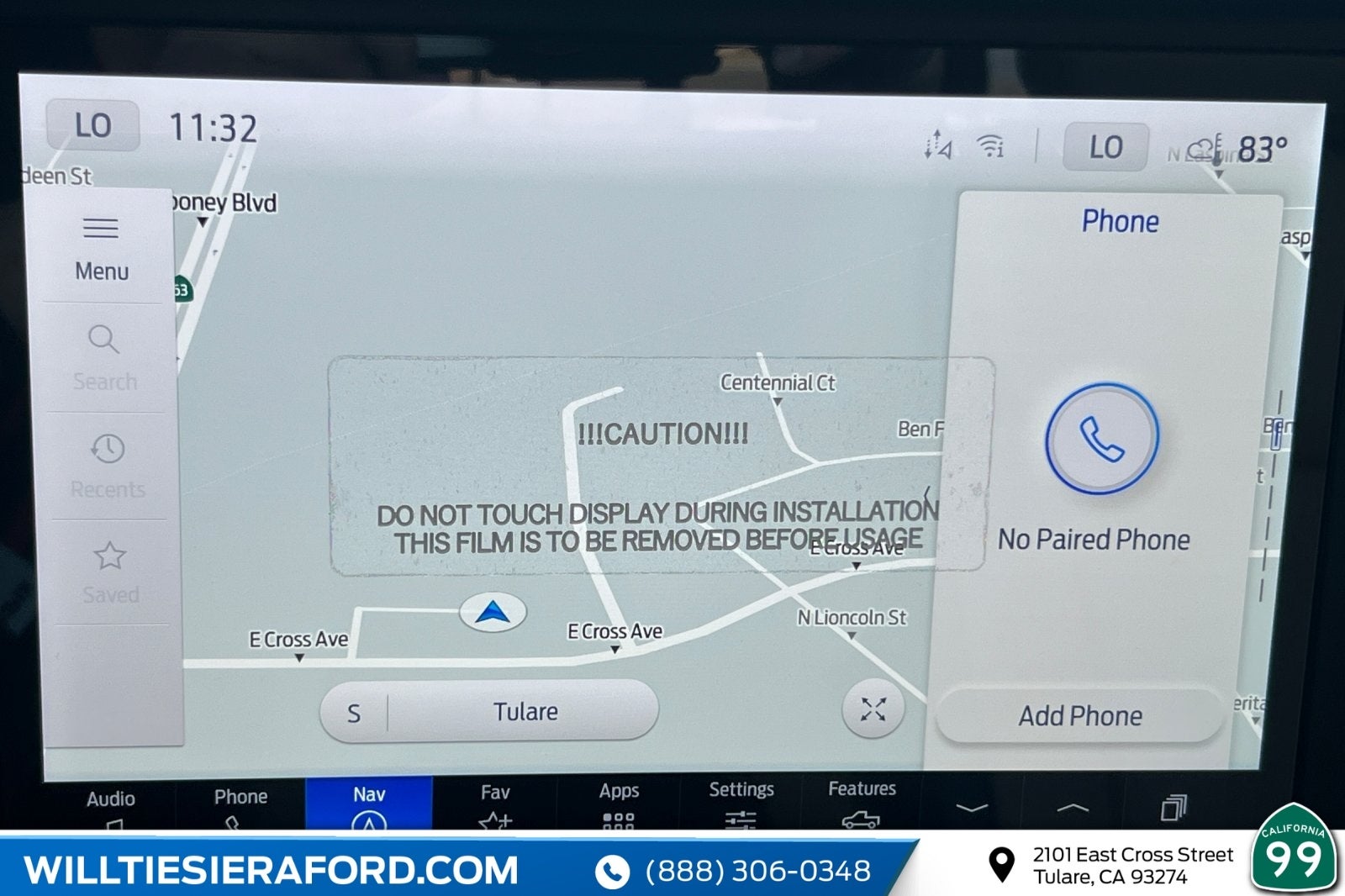
Task: Open the map Search
Action: 104,357
